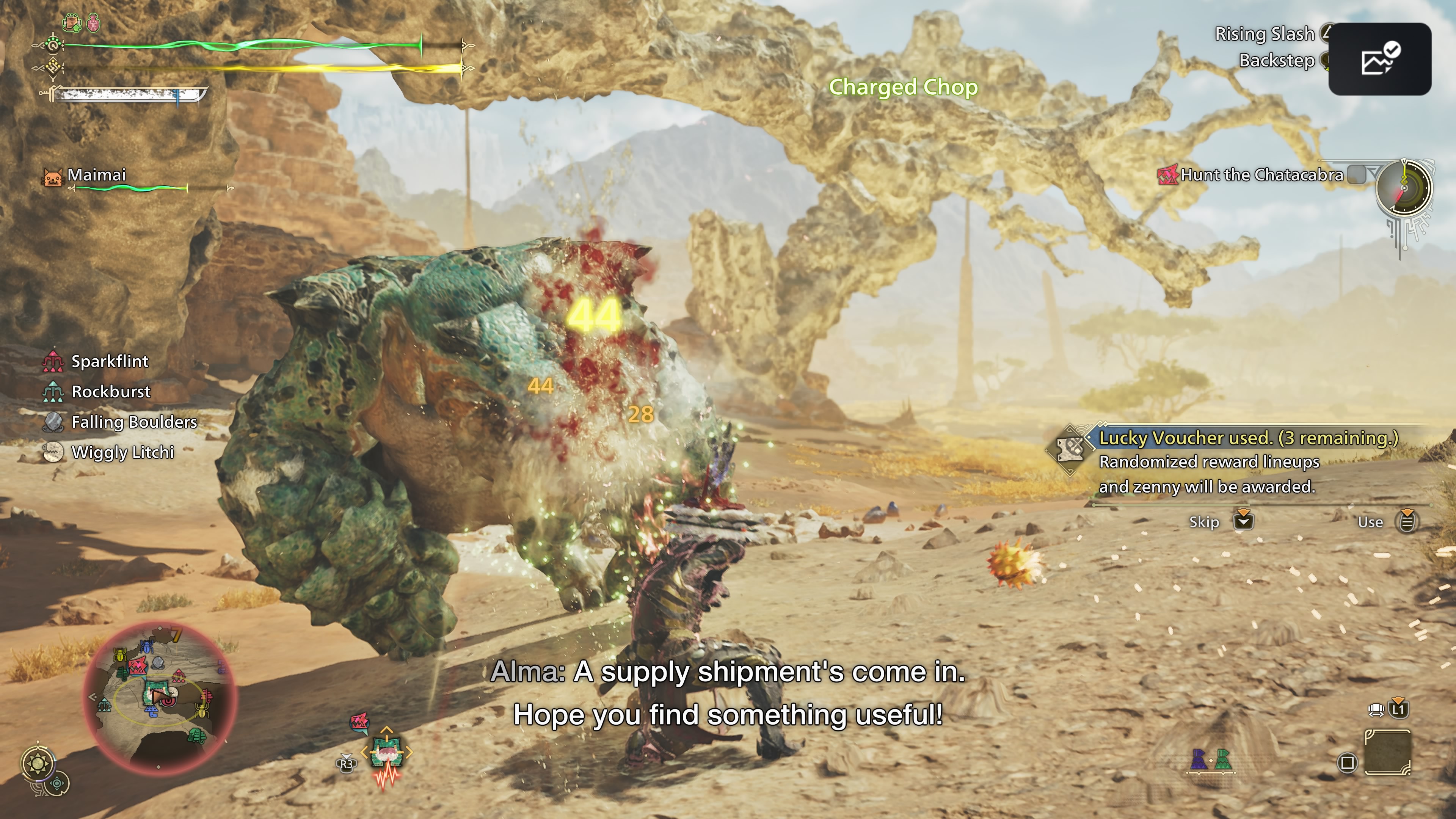Select the Maimai companion name
The image size is (1456, 819).
96,175
